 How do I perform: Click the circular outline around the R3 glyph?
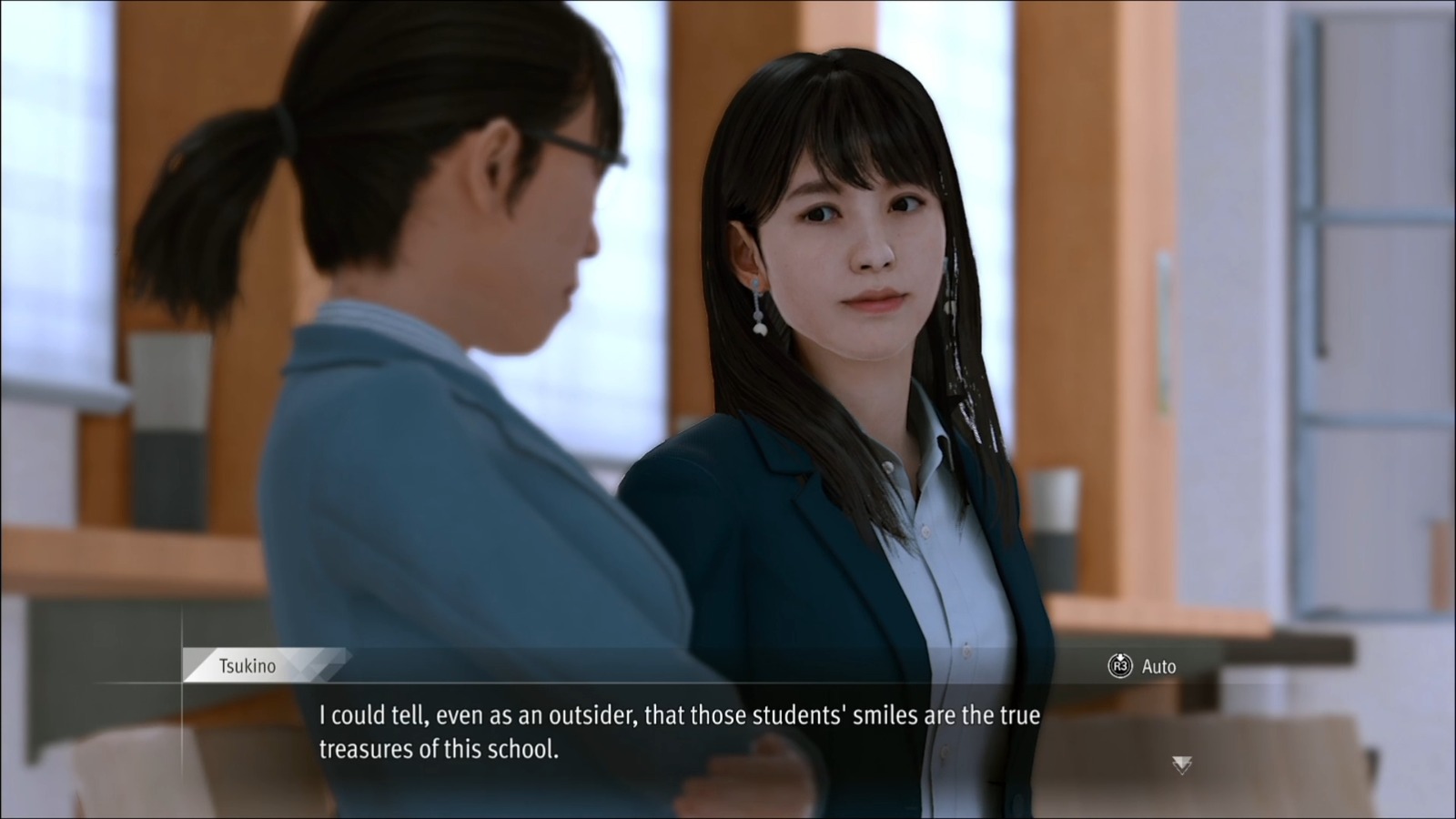pyautogui.click(x=1121, y=666)
